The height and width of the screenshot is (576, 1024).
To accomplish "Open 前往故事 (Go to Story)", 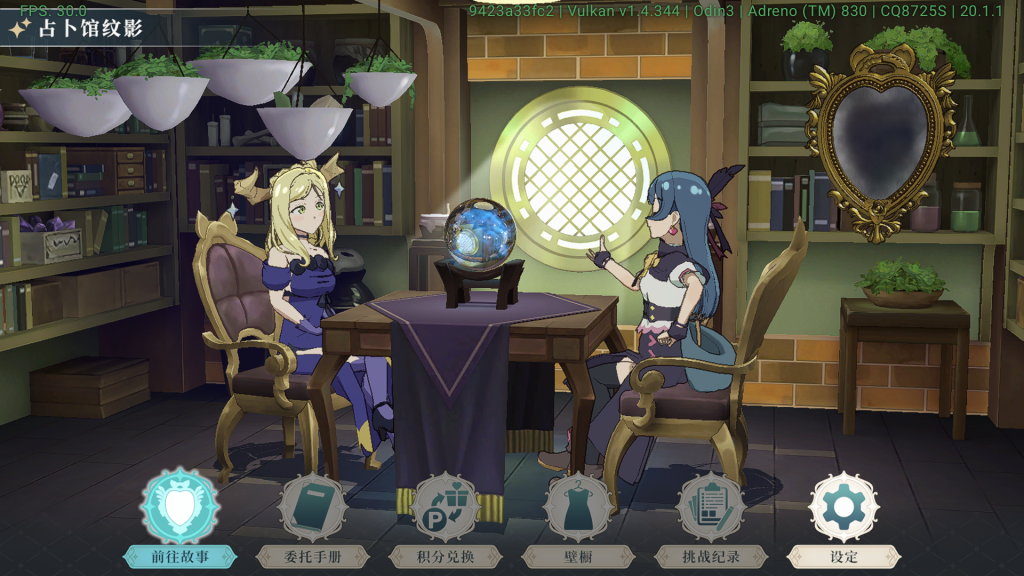I will pyautogui.click(x=180, y=509).
